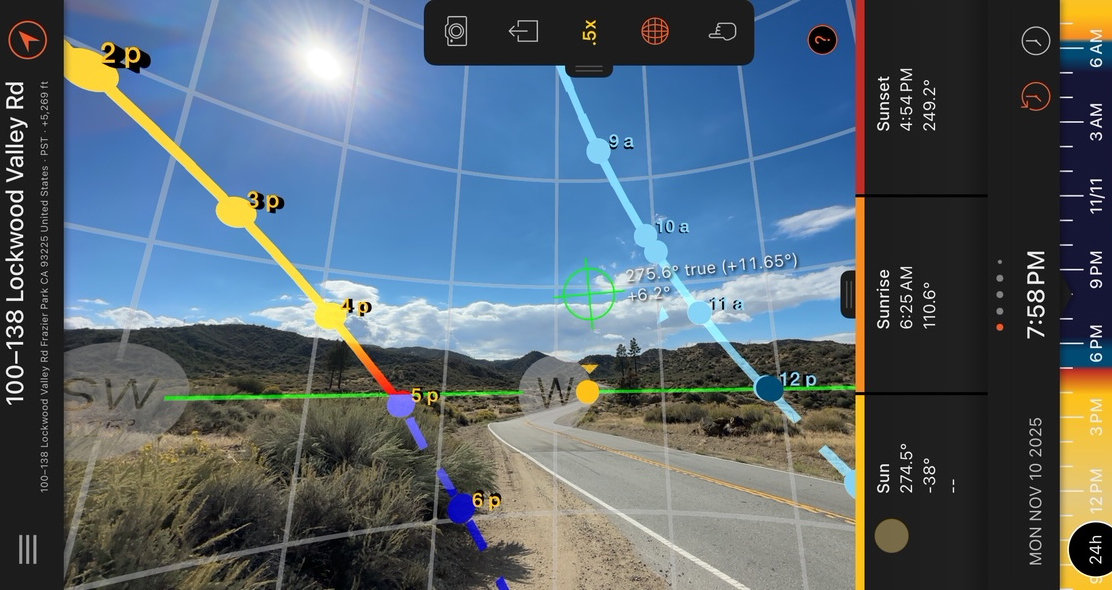This screenshot has width=1112, height=590.
Task: Tap the toolbar's collapse handle
Action: click(x=589, y=69)
